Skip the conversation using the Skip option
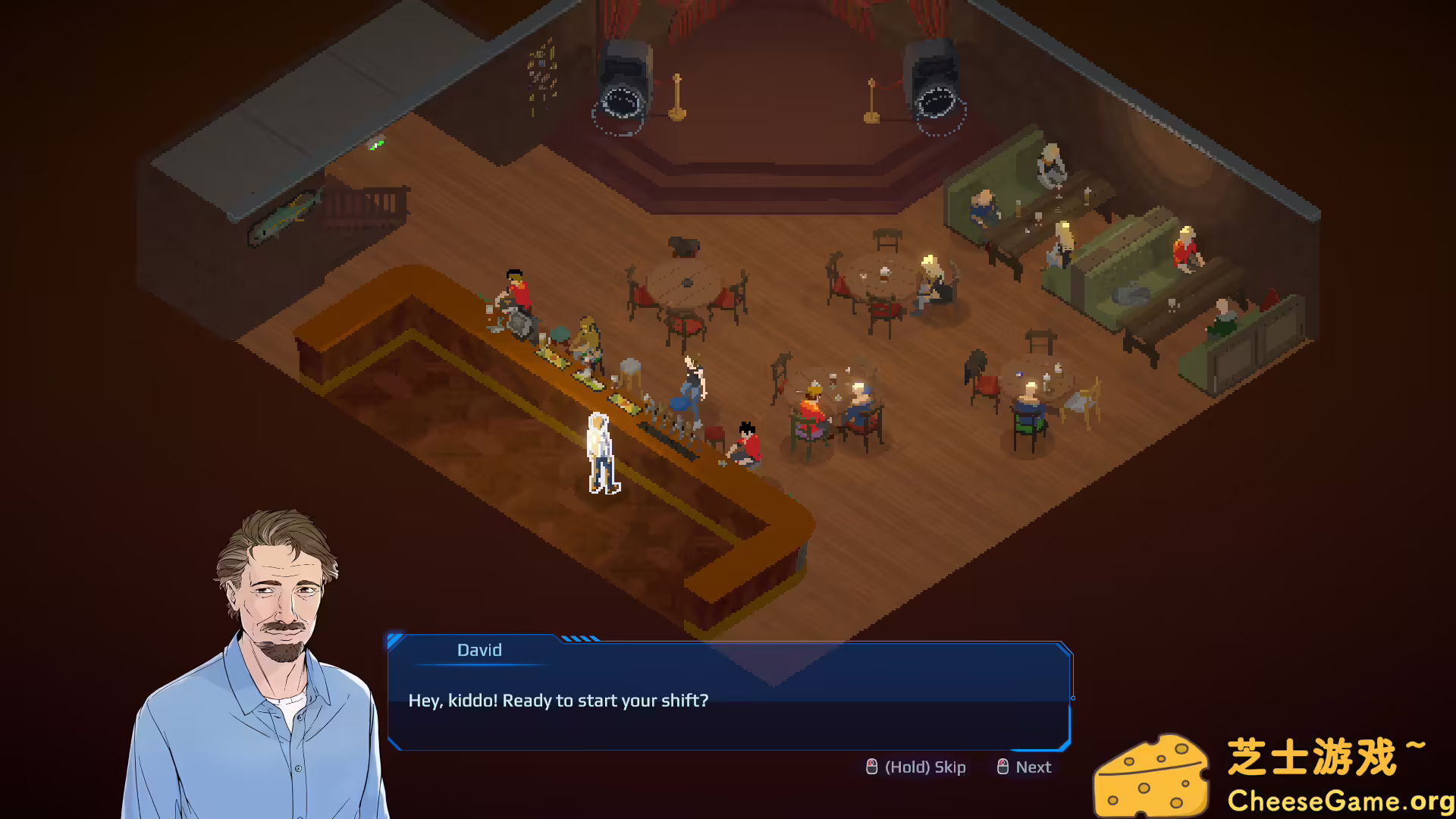This screenshot has height=819, width=1456. (916, 767)
